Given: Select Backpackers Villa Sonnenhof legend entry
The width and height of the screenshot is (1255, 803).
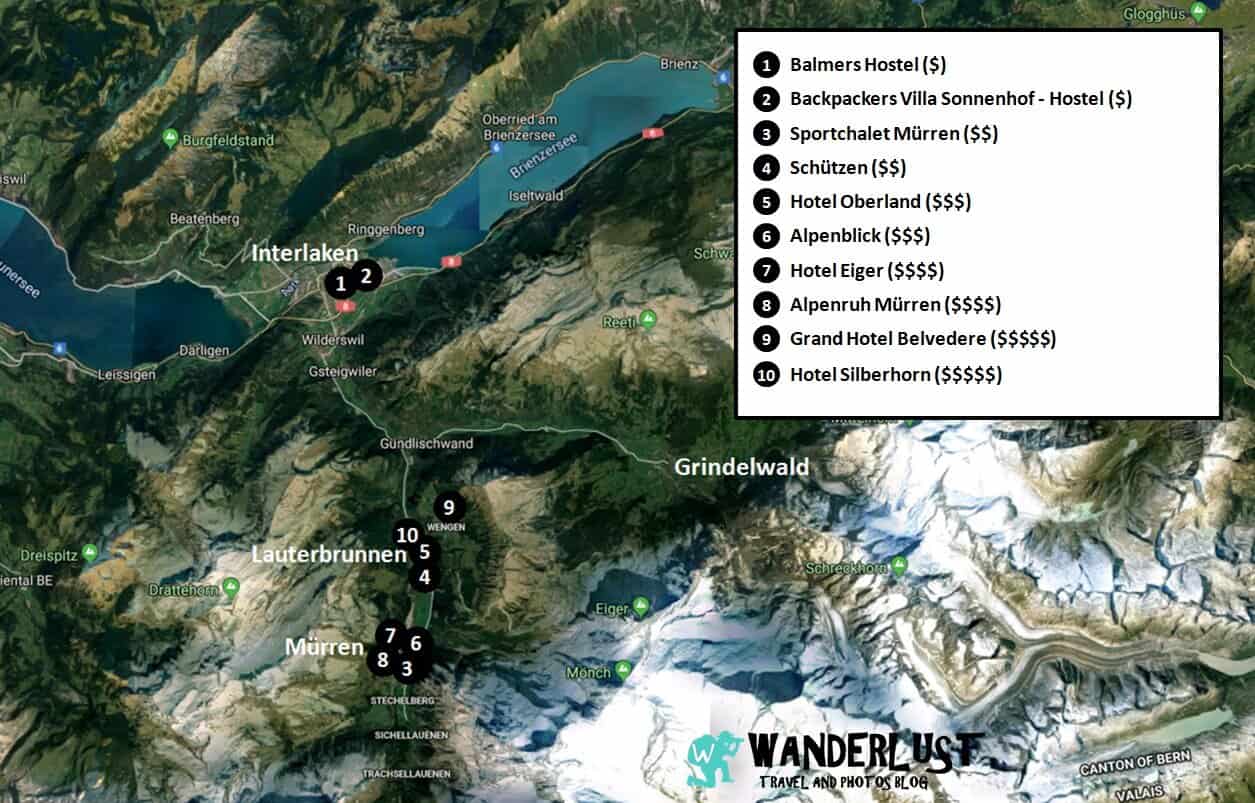Looking at the screenshot, I should point(960,99).
